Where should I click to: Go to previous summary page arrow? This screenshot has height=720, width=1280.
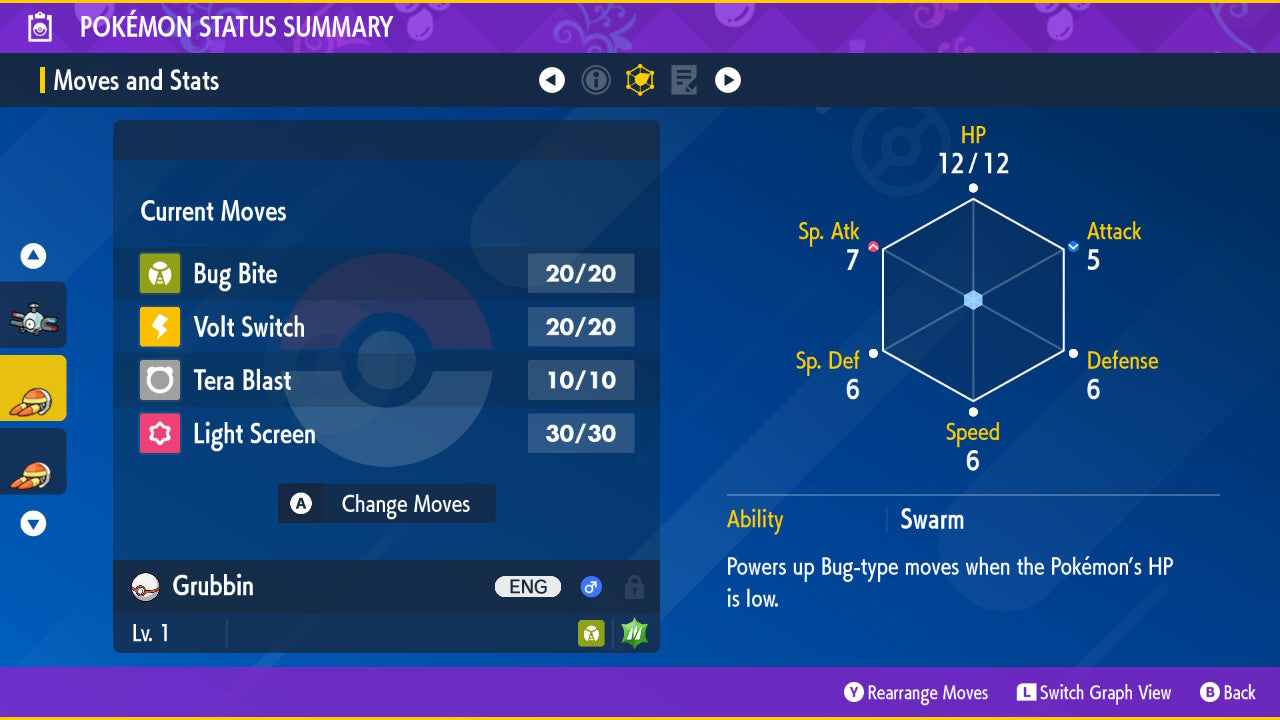552,80
